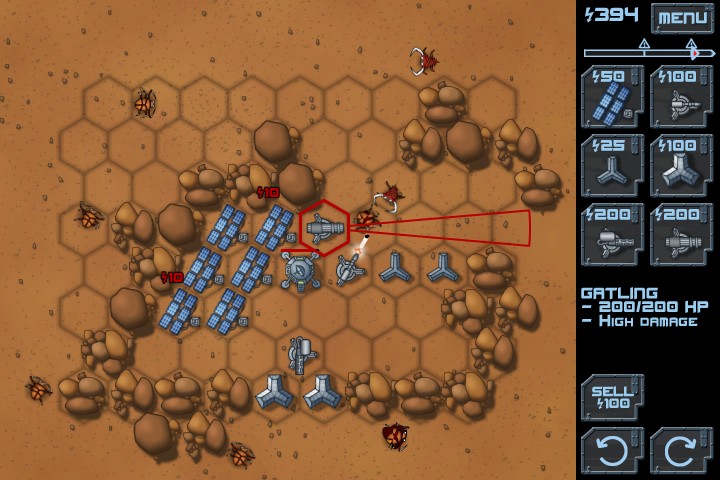Select the solar panel build option costing 50
The width and height of the screenshot is (720, 480).
point(612,97)
